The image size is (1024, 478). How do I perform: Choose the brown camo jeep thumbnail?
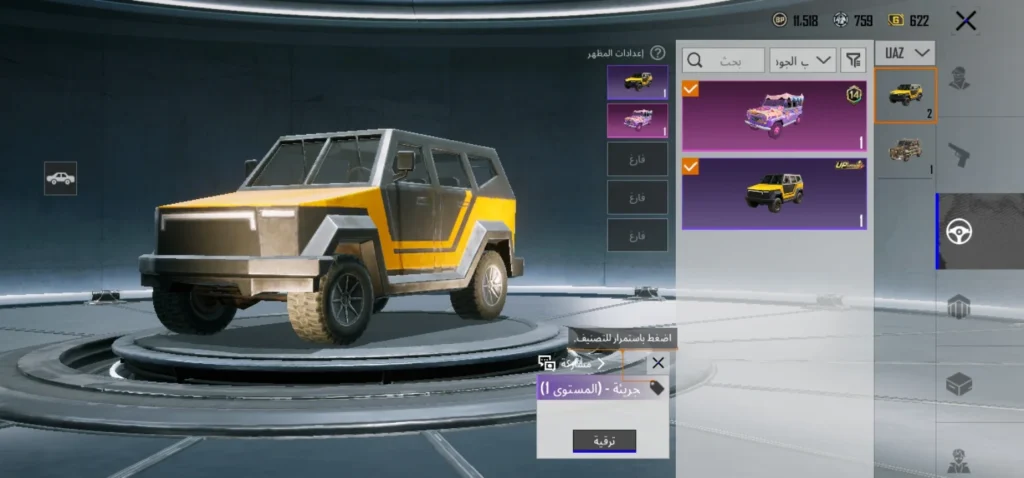905,151
